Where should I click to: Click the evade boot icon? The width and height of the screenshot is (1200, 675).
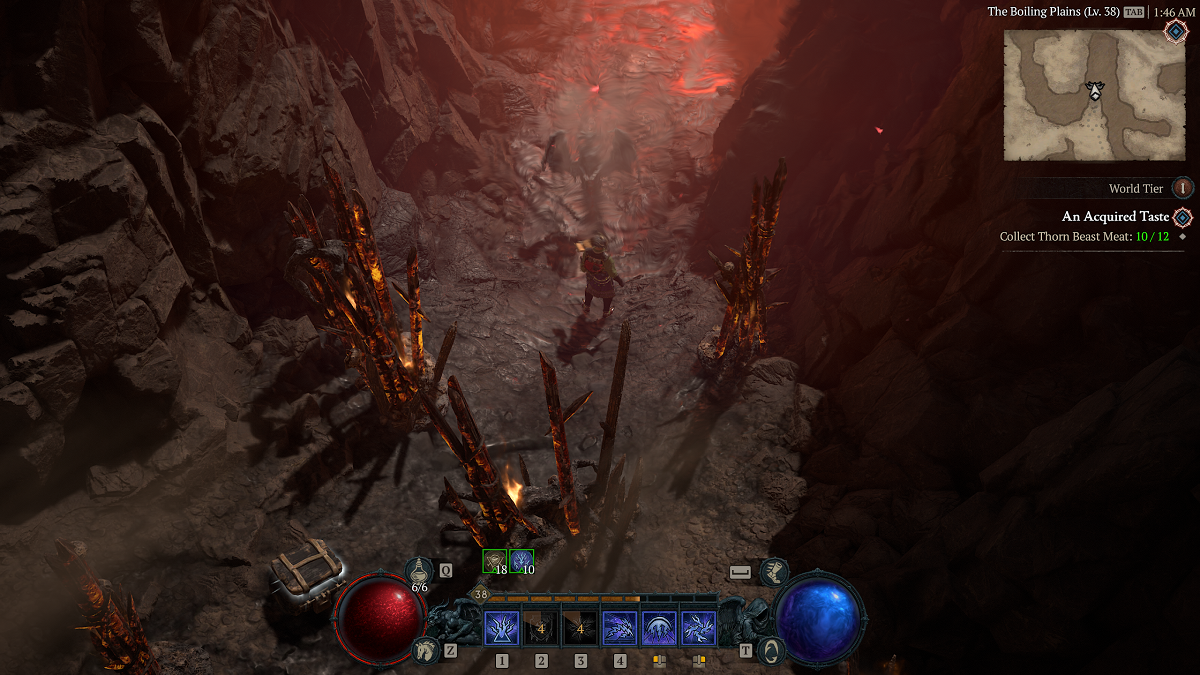click(x=774, y=572)
